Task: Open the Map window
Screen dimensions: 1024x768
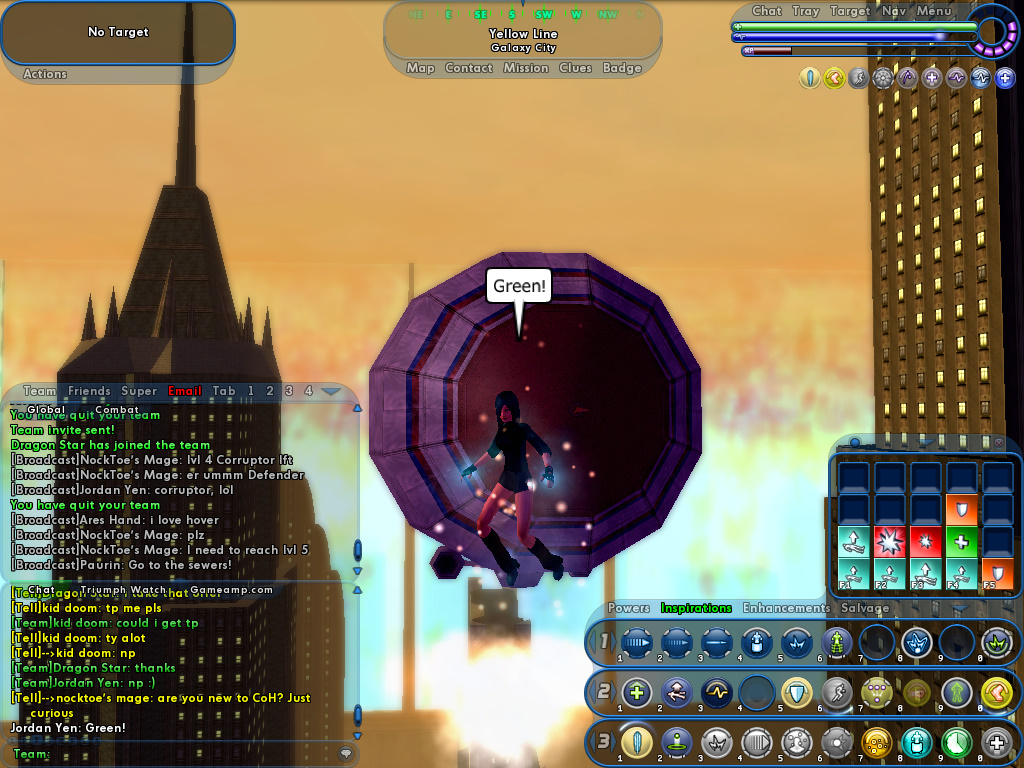Action: [x=420, y=68]
